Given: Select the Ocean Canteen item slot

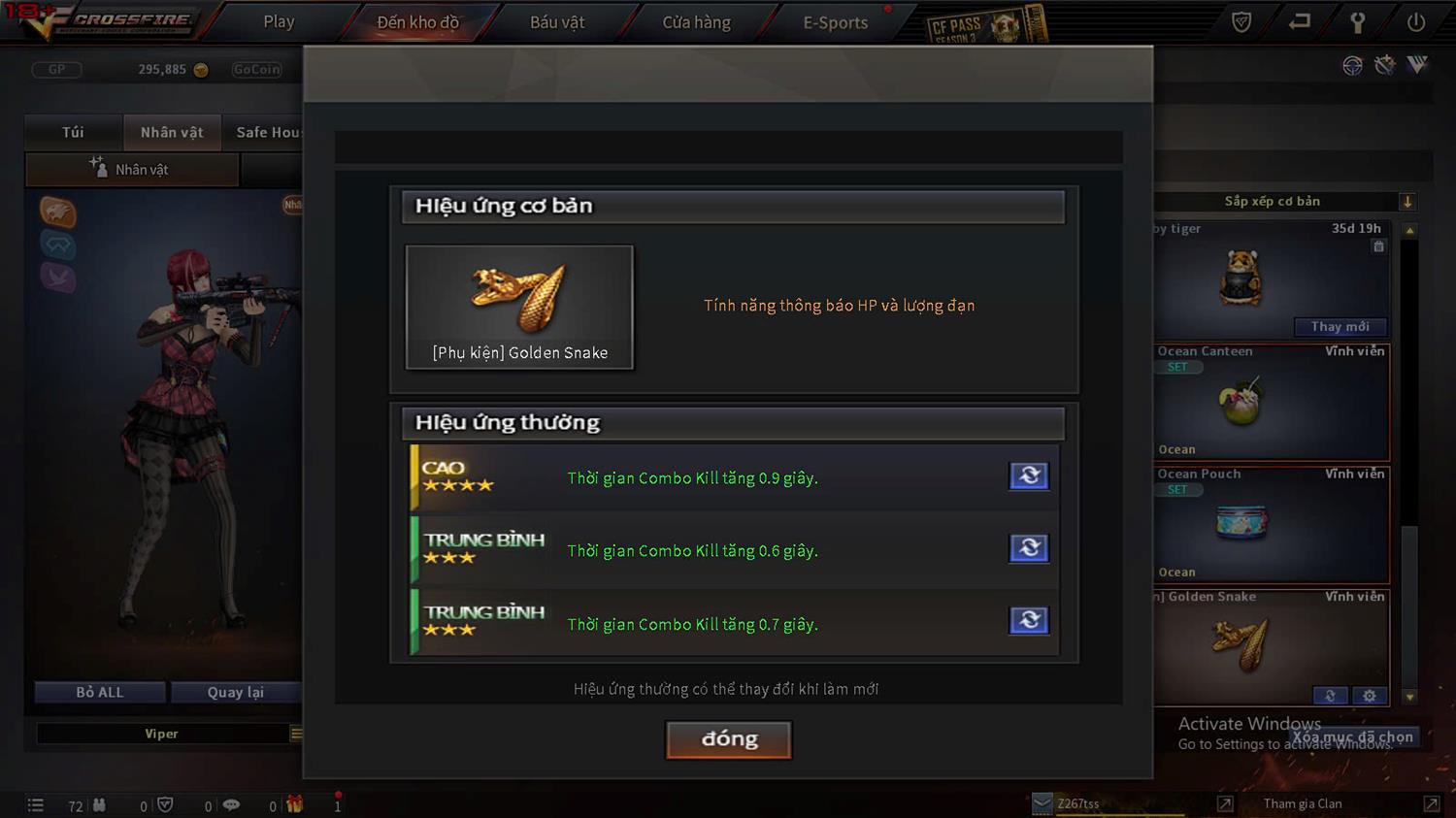Looking at the screenshot, I should pos(1270,402).
